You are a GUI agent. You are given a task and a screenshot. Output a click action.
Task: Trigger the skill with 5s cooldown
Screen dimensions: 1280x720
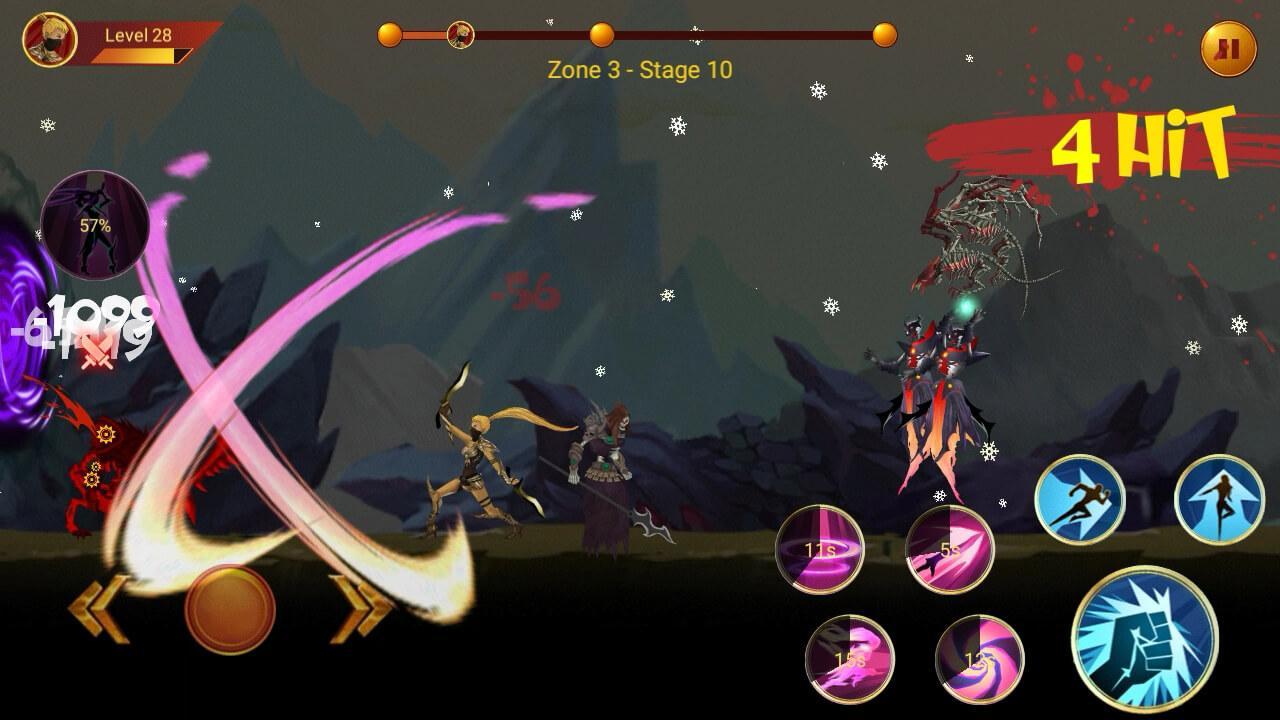(x=950, y=549)
